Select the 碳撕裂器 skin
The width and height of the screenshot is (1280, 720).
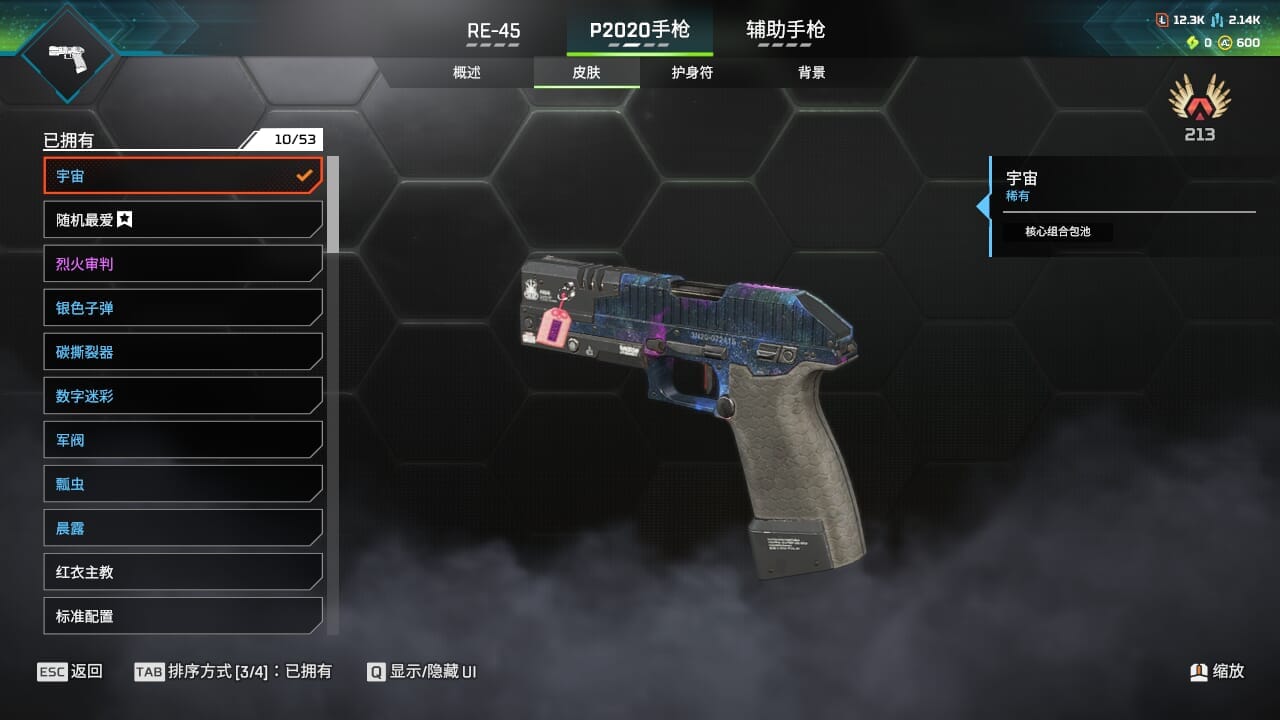tap(183, 352)
